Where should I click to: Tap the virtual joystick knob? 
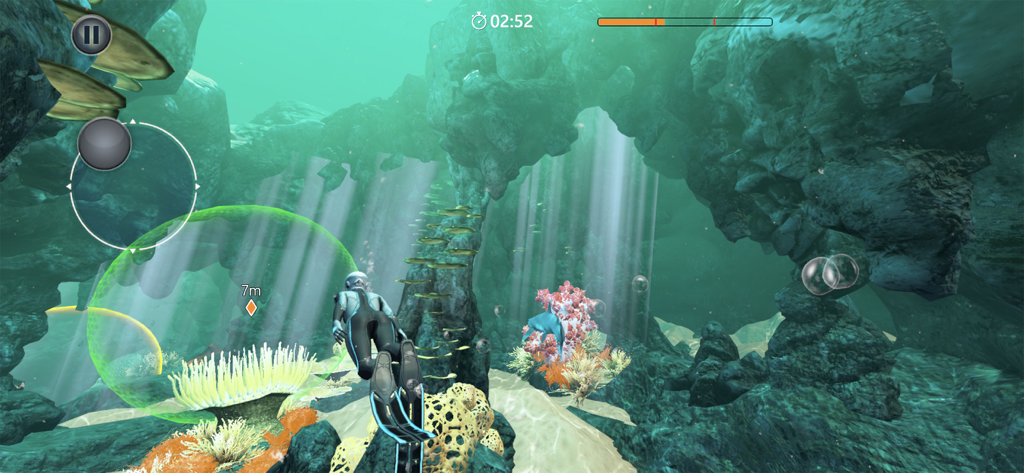point(104,144)
